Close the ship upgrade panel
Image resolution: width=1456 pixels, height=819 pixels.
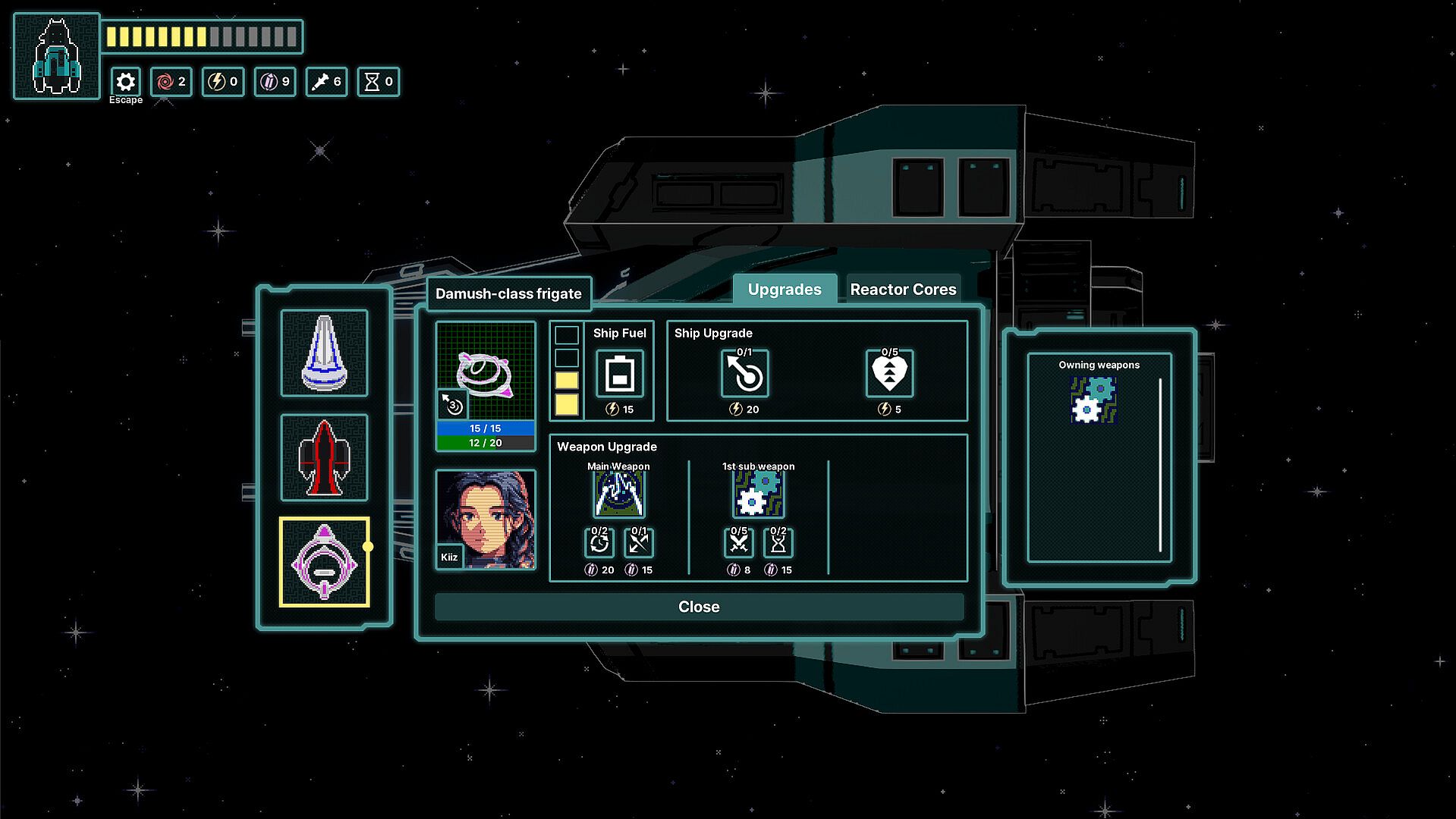point(698,607)
